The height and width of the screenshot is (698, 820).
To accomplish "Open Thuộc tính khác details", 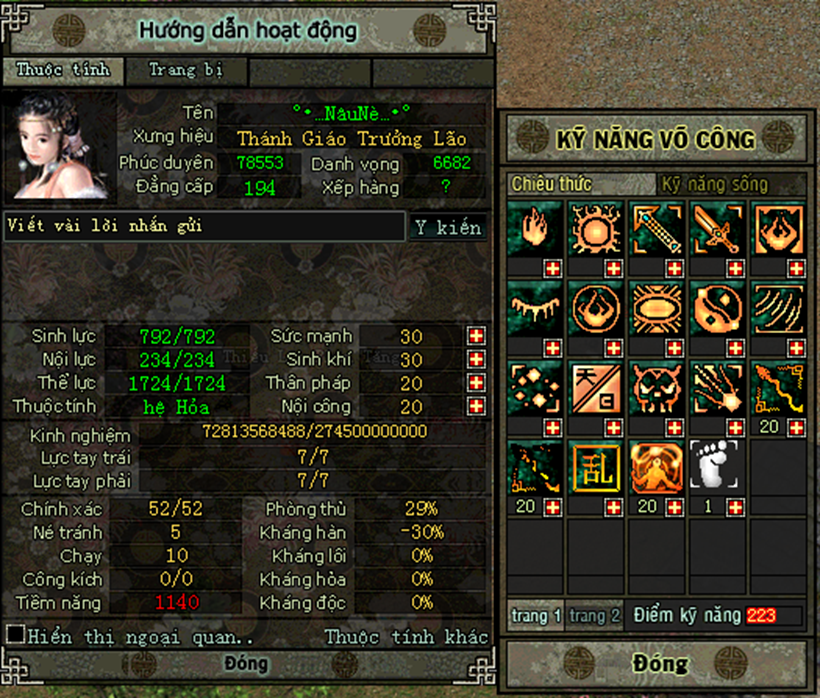I will 406,636.
